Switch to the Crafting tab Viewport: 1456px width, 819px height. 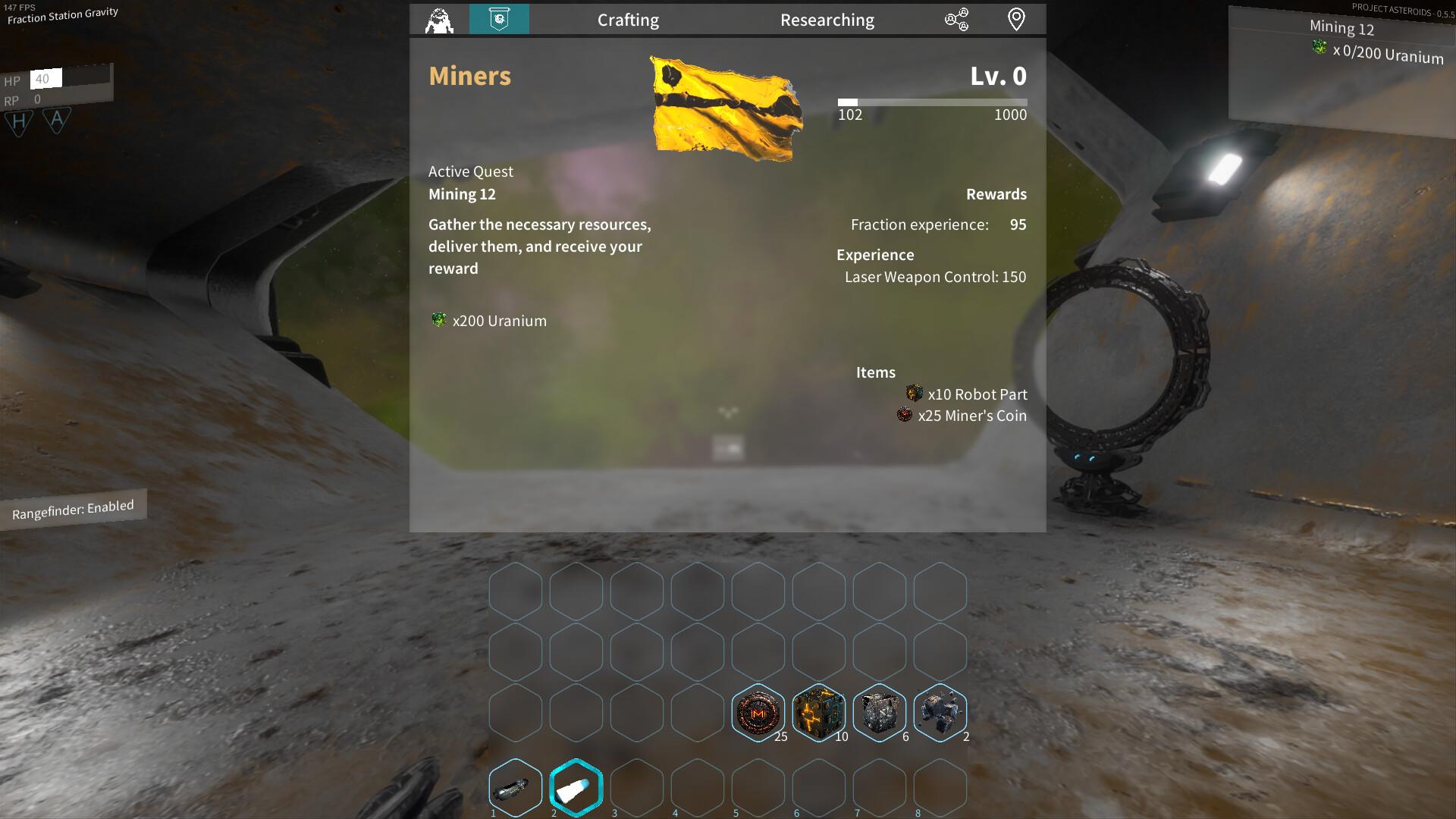629,20
